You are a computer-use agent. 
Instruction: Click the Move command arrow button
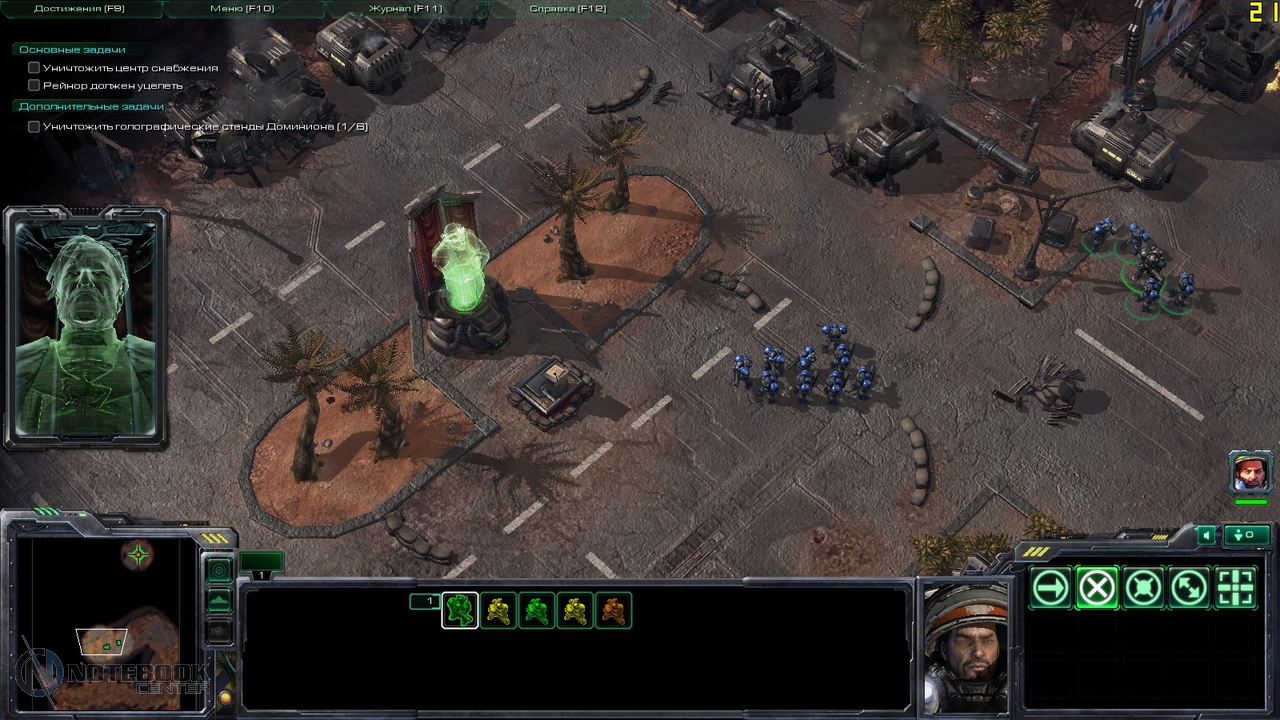click(x=1050, y=589)
